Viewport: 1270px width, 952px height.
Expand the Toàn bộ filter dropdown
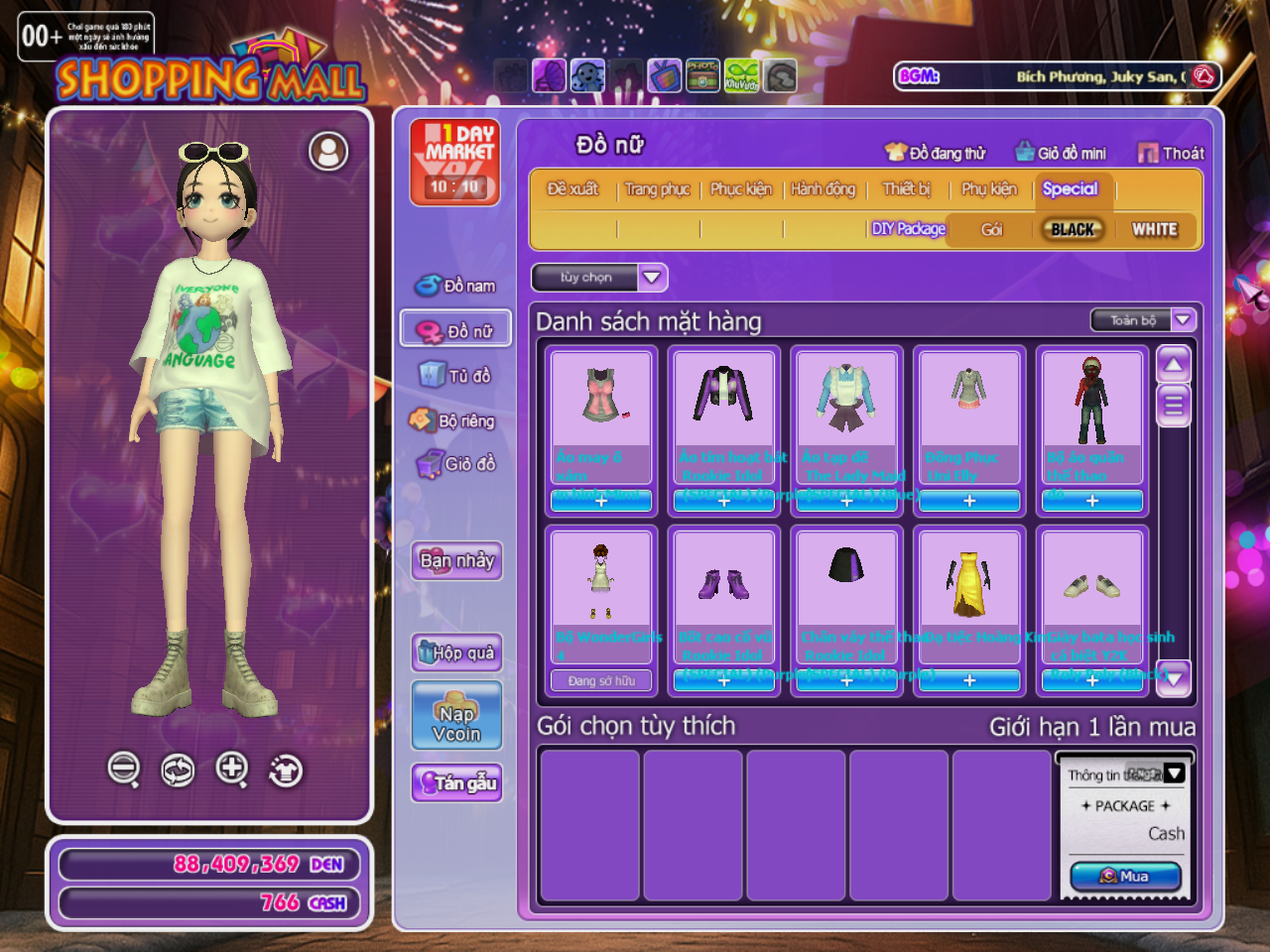(1183, 319)
